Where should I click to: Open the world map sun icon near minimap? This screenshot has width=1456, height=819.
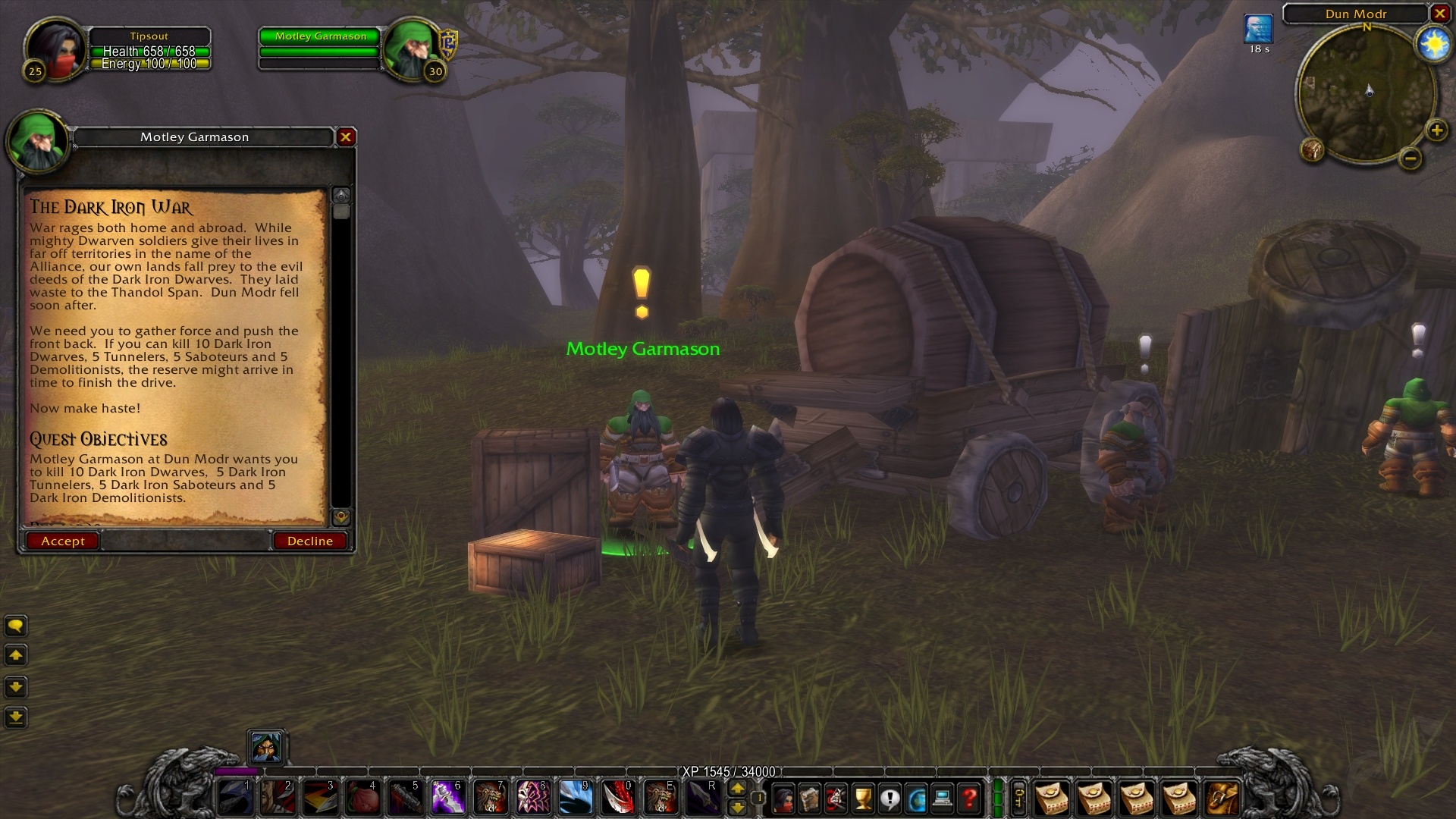1433,43
